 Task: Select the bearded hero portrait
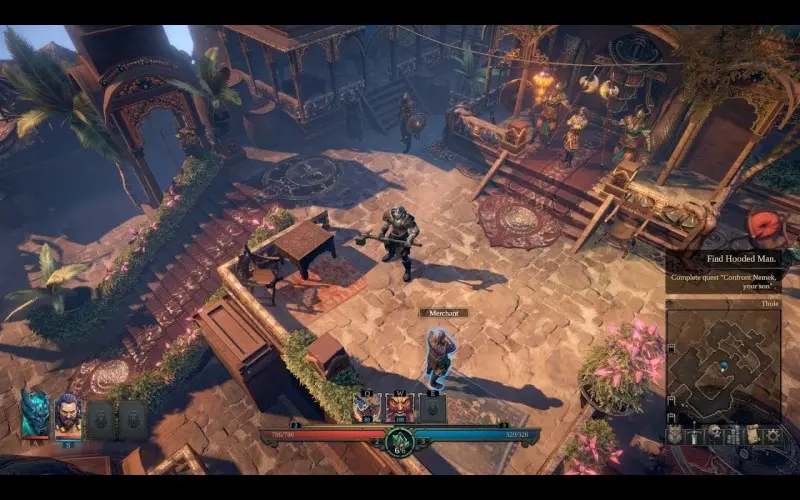click(68, 414)
